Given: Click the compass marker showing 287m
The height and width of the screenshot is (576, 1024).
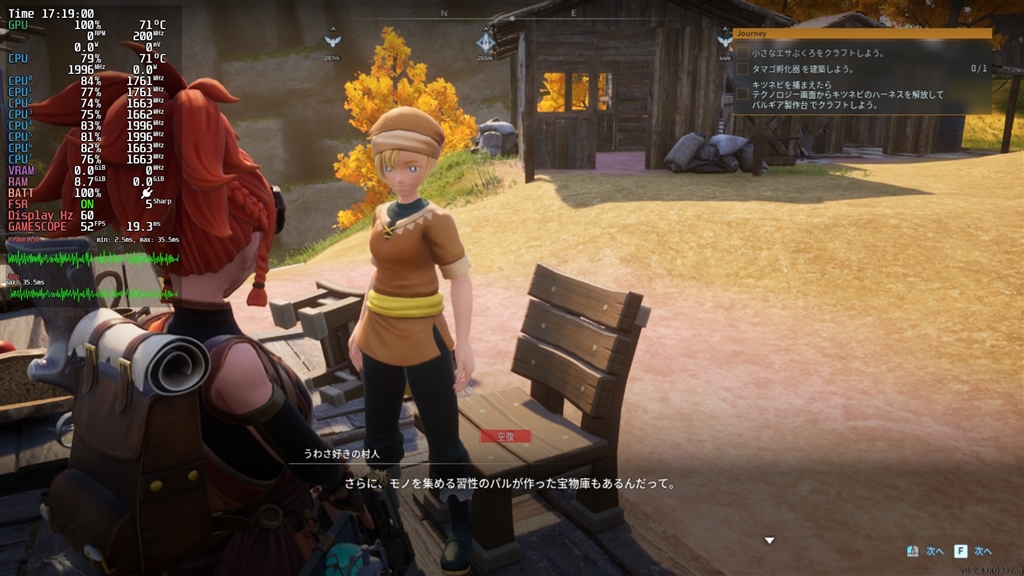Looking at the screenshot, I should point(332,40).
